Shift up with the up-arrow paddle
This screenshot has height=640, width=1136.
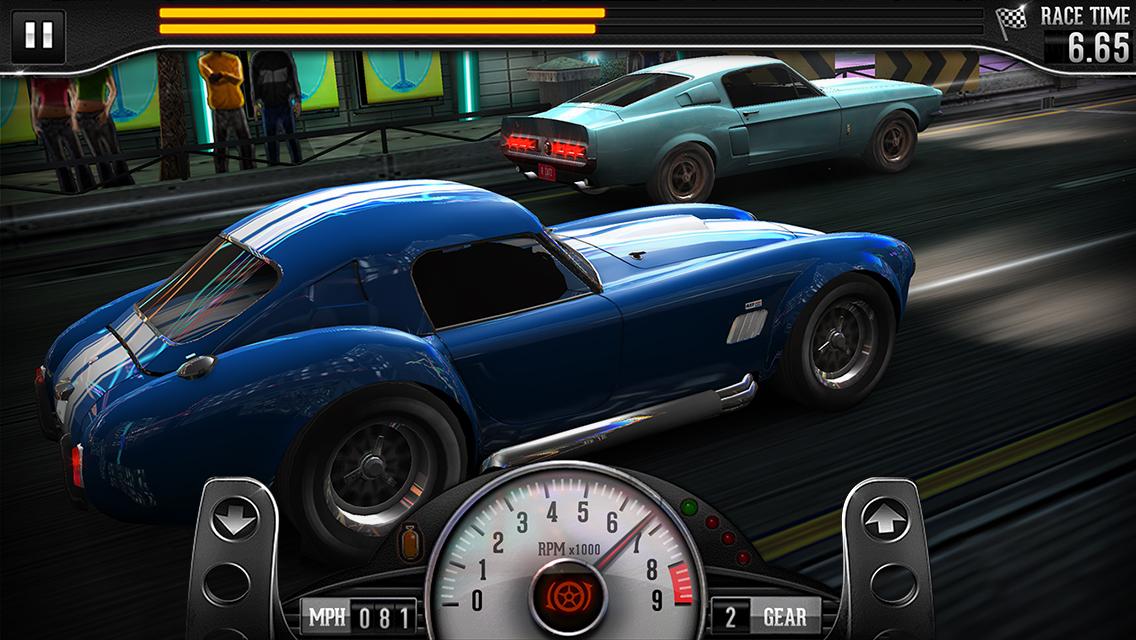tap(885, 521)
